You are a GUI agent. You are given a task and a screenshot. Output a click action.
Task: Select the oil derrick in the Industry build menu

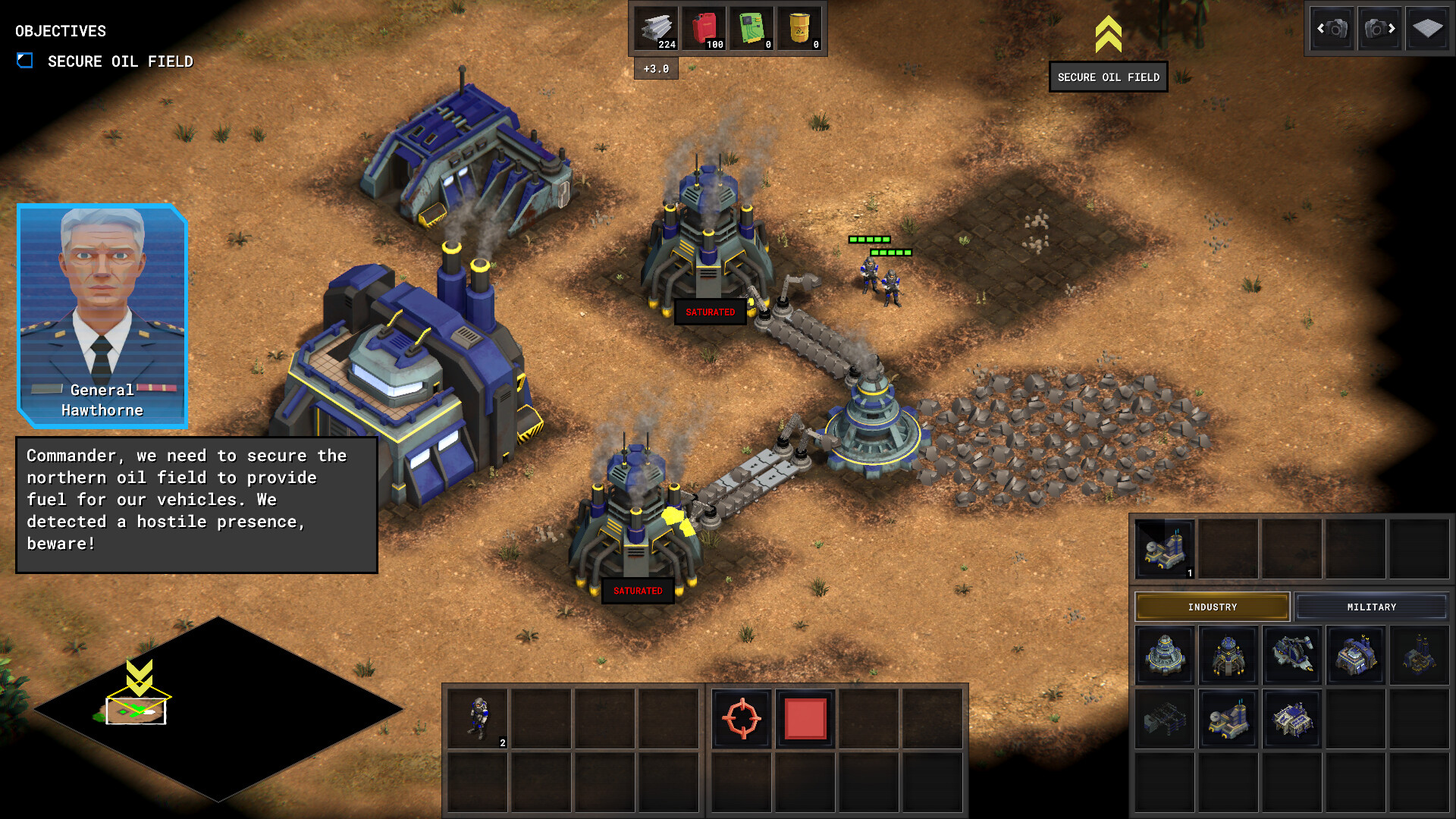(x=1228, y=656)
